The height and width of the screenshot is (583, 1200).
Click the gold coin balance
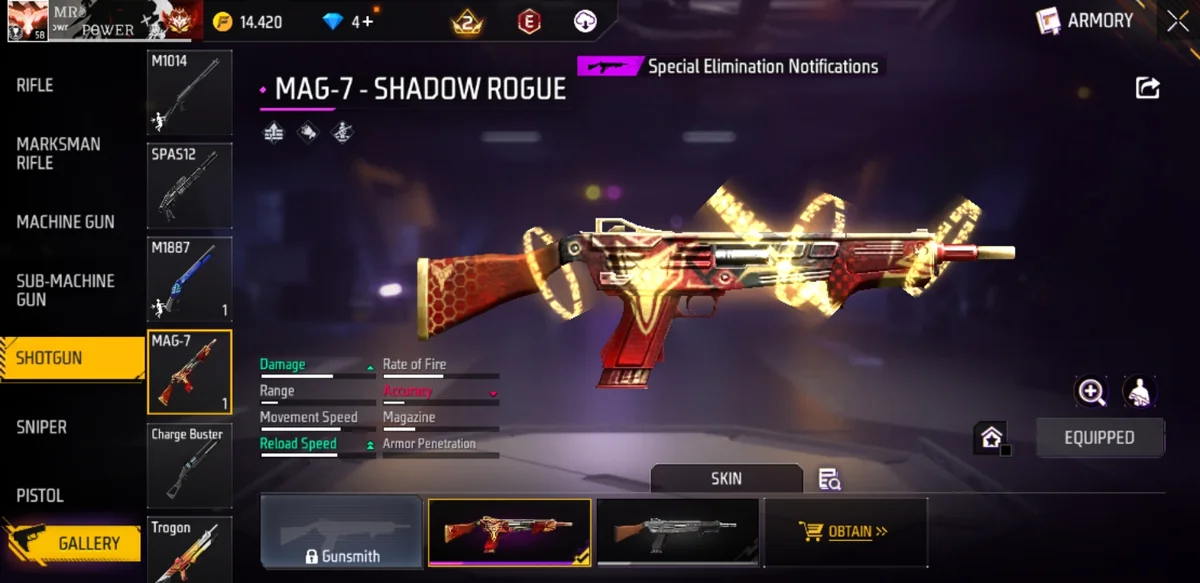(x=248, y=22)
